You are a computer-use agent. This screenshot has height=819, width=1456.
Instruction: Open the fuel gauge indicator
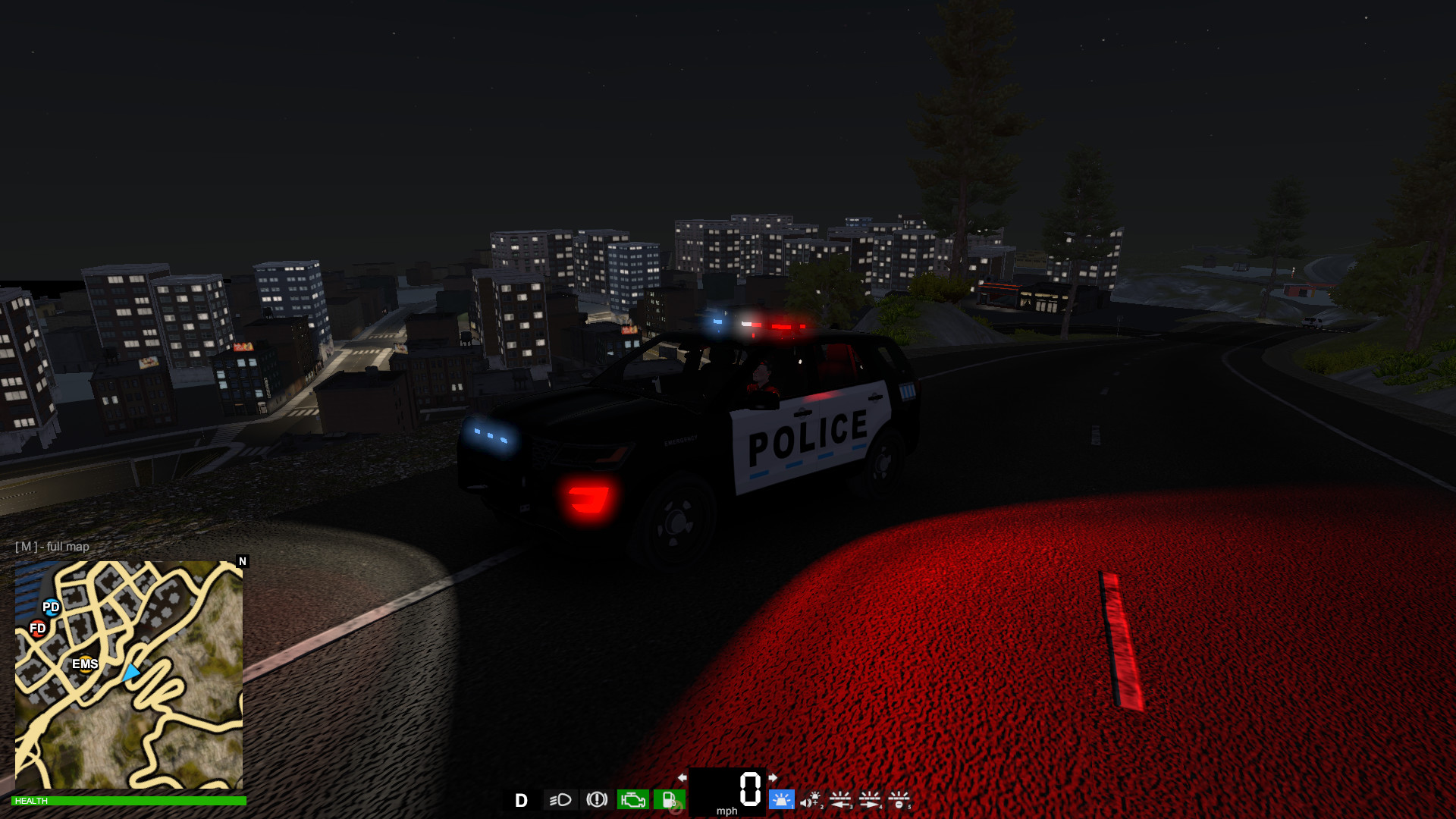click(669, 800)
